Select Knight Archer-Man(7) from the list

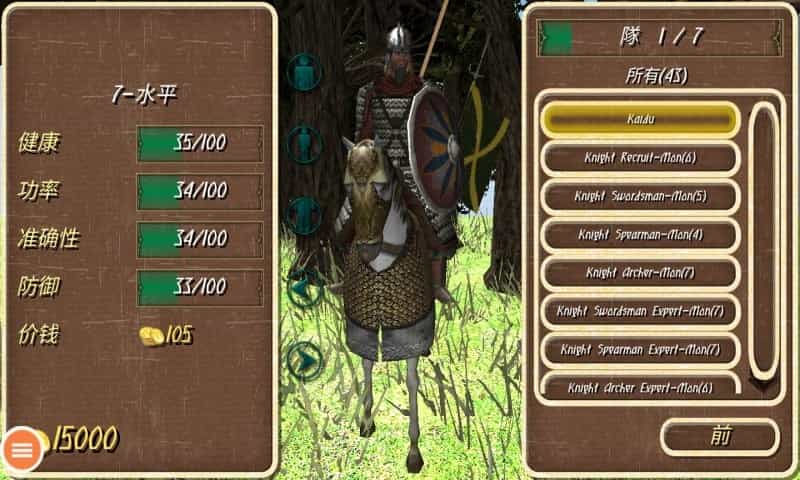pos(640,272)
